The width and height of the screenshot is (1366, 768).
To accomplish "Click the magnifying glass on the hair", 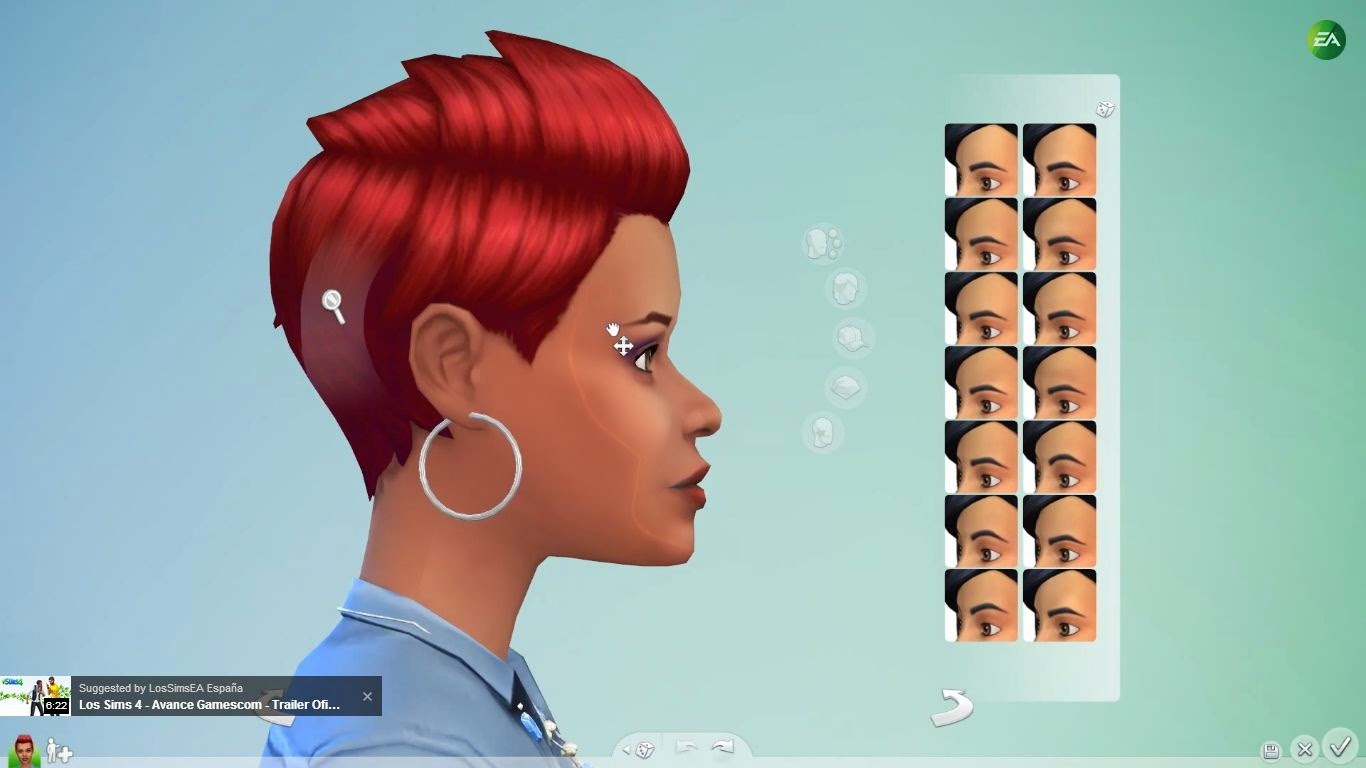I will [x=334, y=302].
